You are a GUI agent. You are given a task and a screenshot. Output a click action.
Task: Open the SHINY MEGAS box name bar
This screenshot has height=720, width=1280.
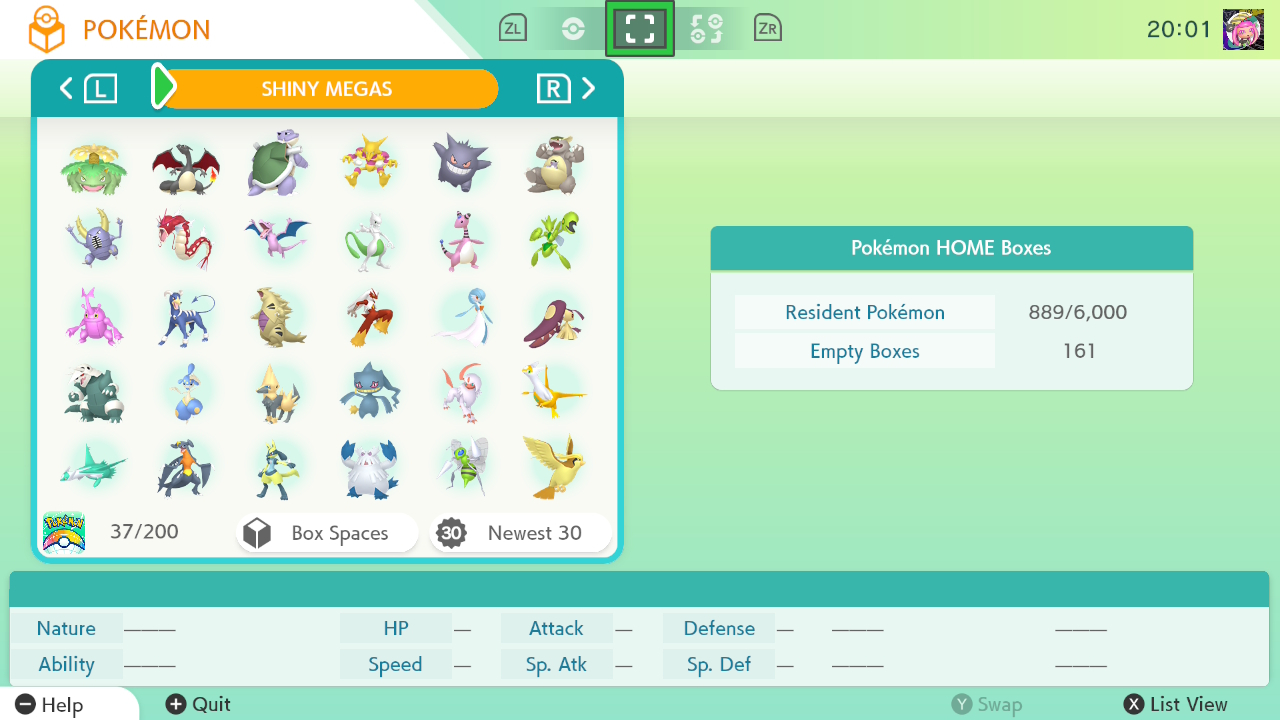(x=327, y=89)
